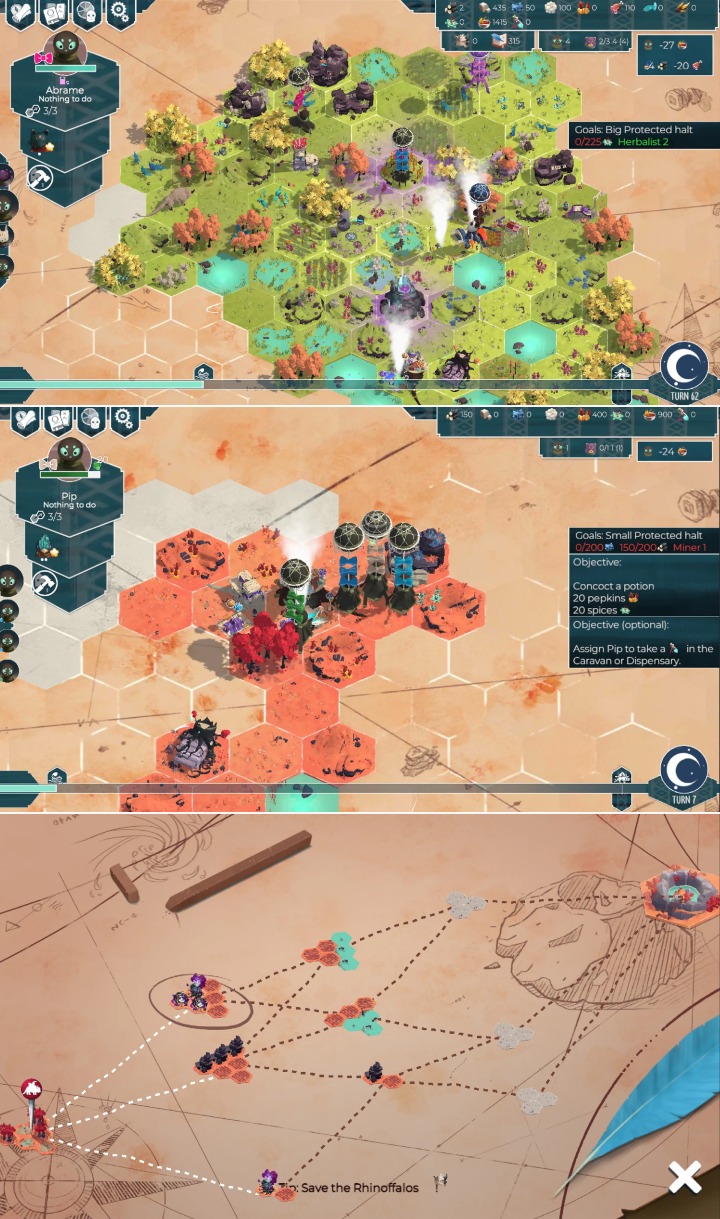The image size is (720, 1219).
Task: End the turn with the Turn 7 moon button
Action: (x=685, y=773)
